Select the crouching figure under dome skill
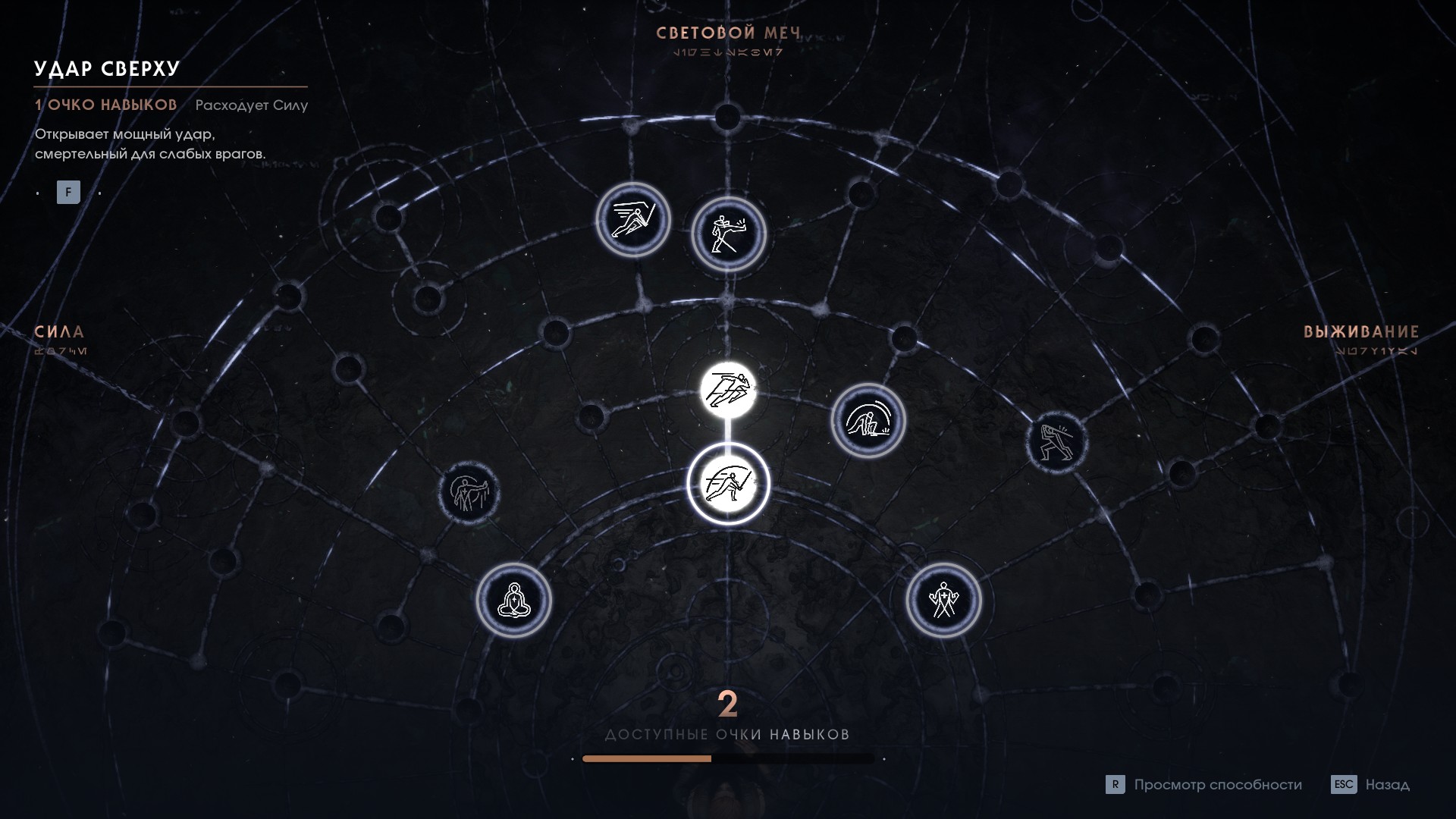This screenshot has width=1456, height=819. [868, 420]
